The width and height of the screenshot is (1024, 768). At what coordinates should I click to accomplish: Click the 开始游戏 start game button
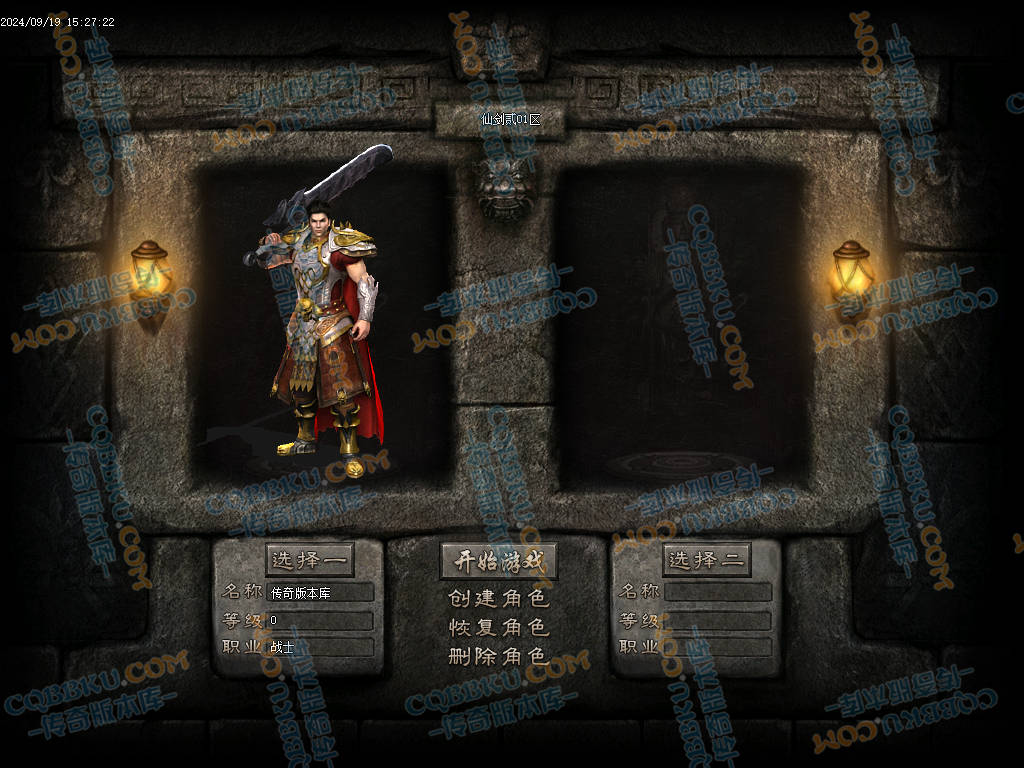(x=498, y=561)
